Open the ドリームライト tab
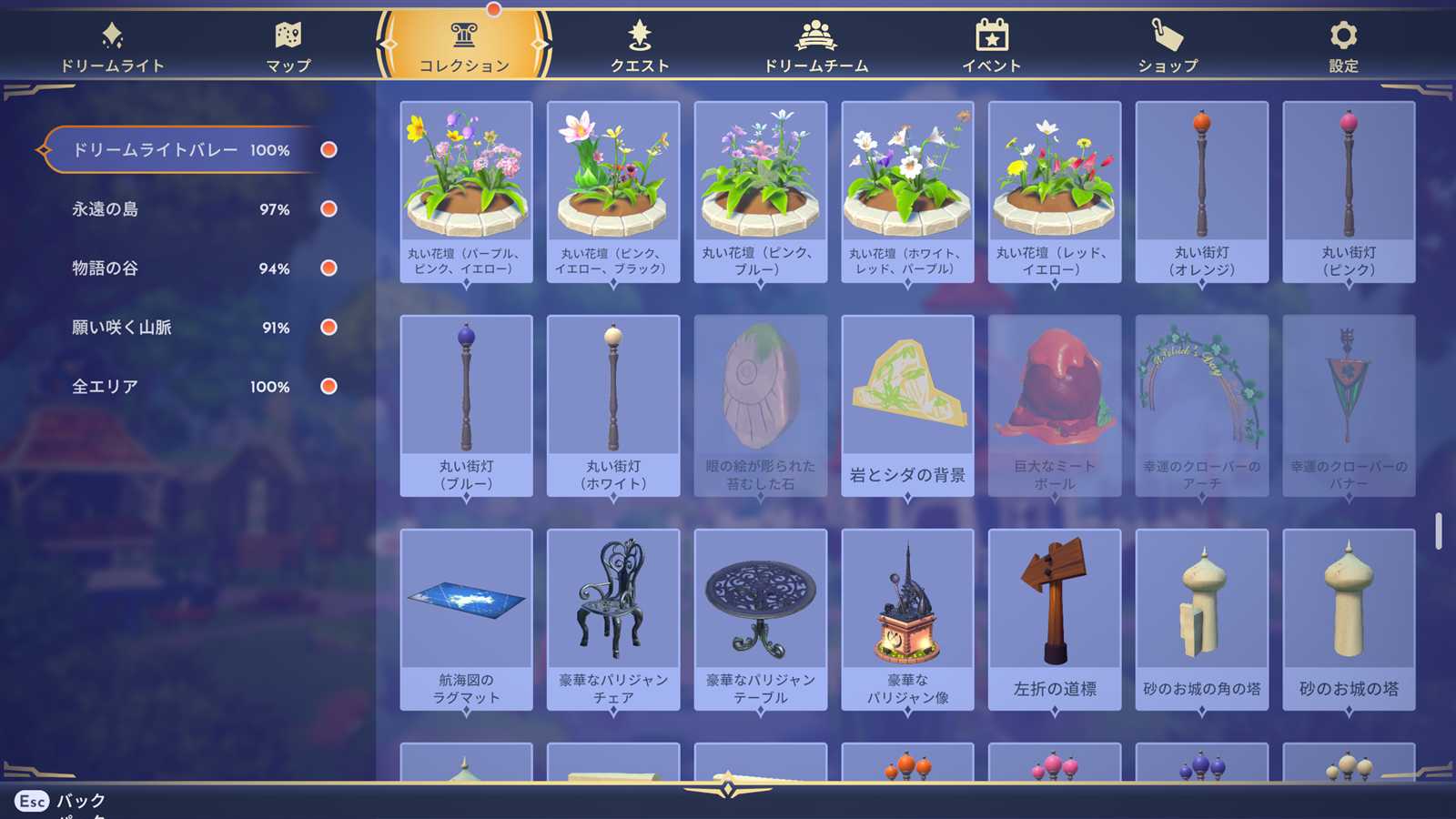 pyautogui.click(x=112, y=46)
